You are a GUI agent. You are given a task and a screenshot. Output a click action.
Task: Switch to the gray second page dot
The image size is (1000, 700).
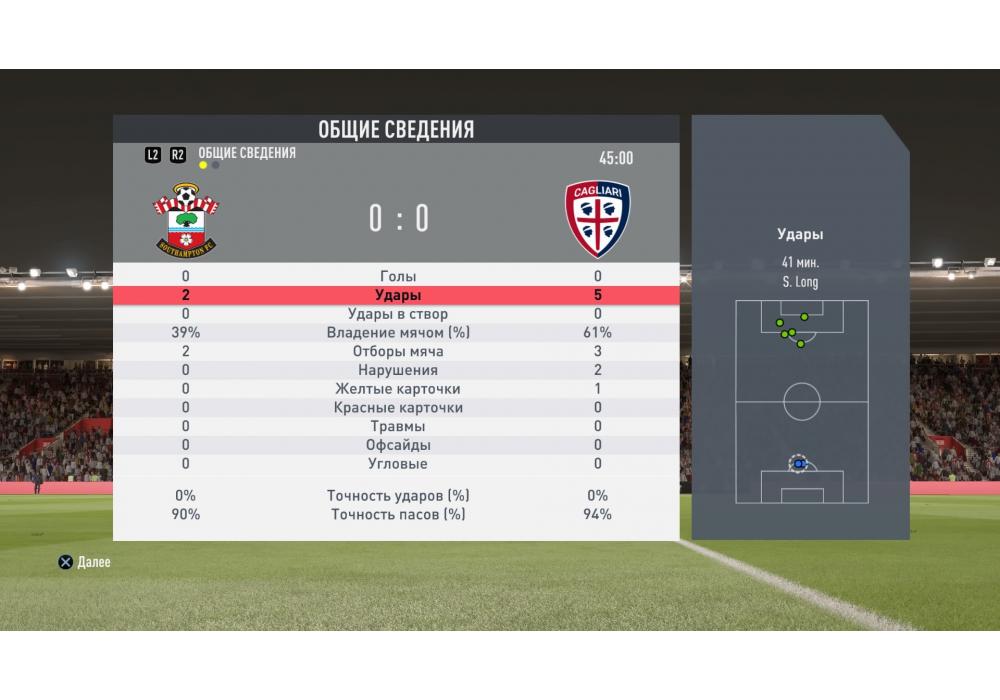click(216, 165)
